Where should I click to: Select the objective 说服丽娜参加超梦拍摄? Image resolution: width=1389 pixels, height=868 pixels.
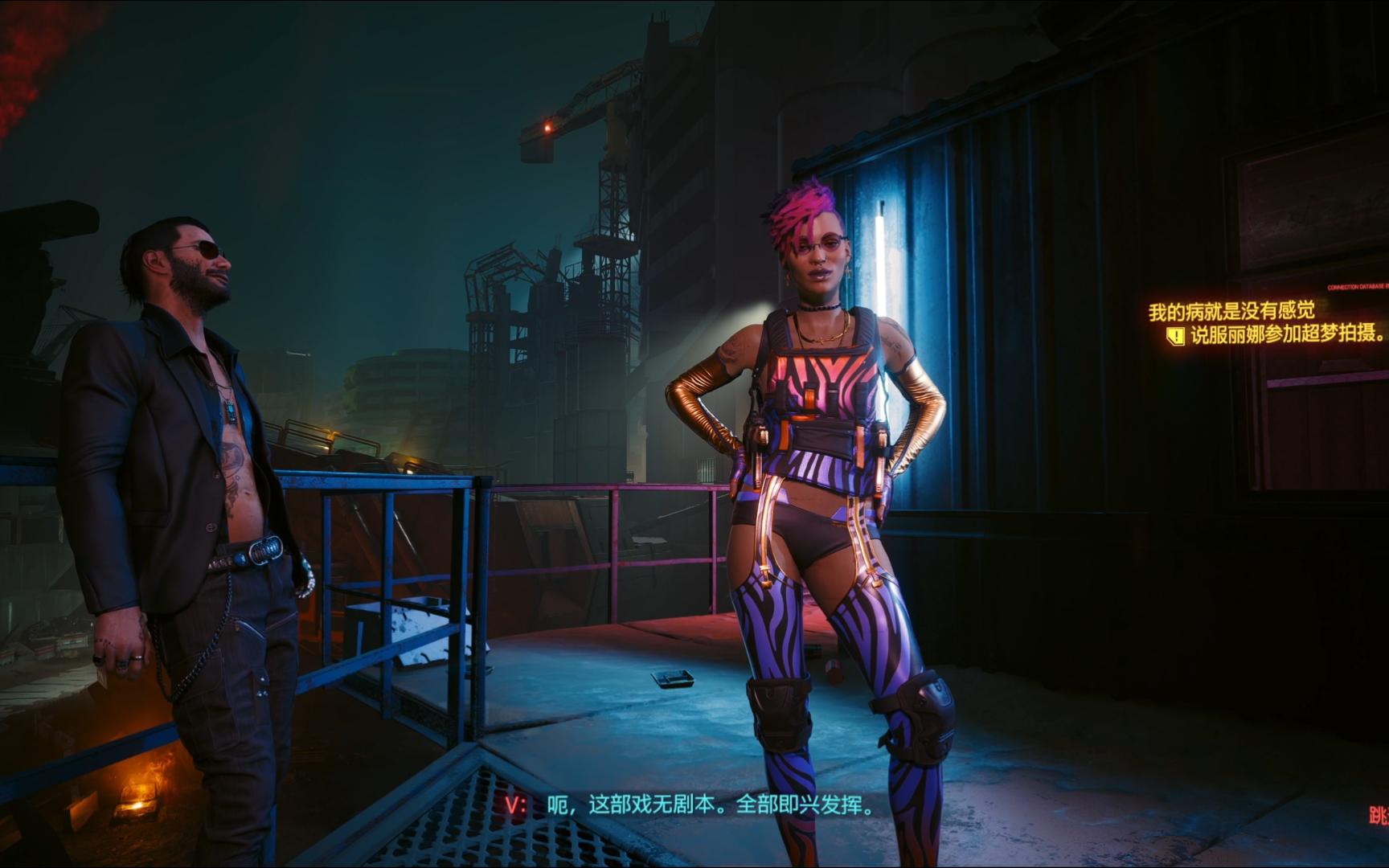click(x=1288, y=334)
